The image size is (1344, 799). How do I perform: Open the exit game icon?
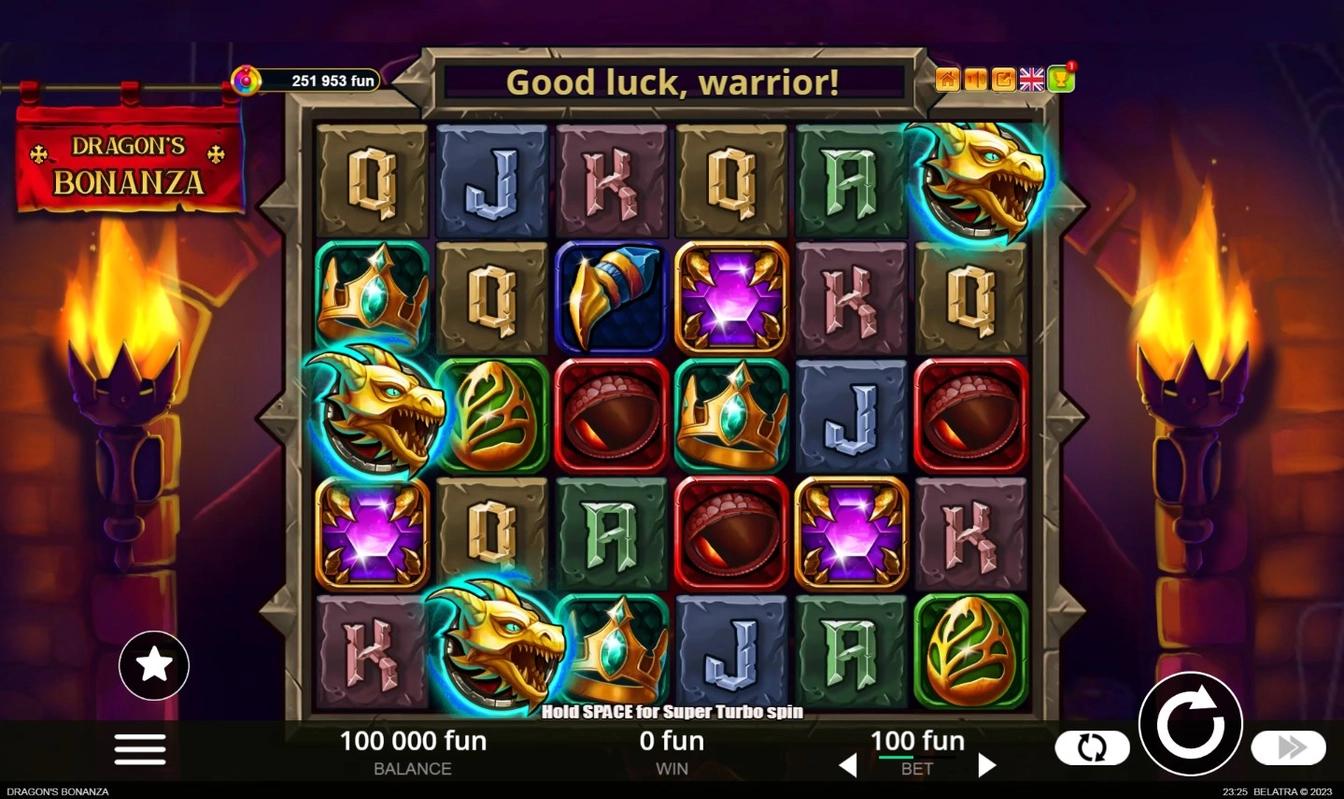(x=1002, y=79)
